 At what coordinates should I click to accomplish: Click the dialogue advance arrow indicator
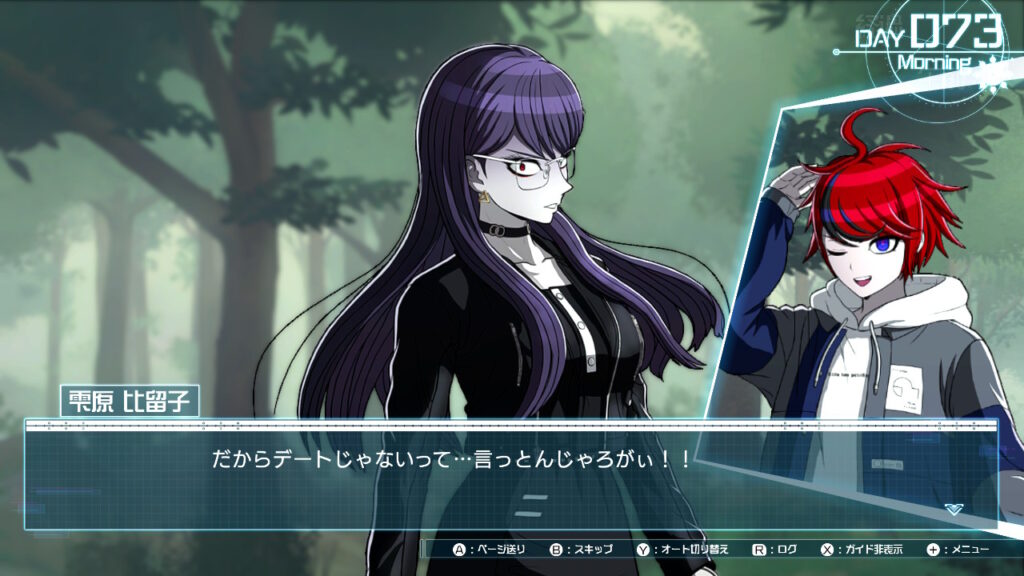[953, 509]
